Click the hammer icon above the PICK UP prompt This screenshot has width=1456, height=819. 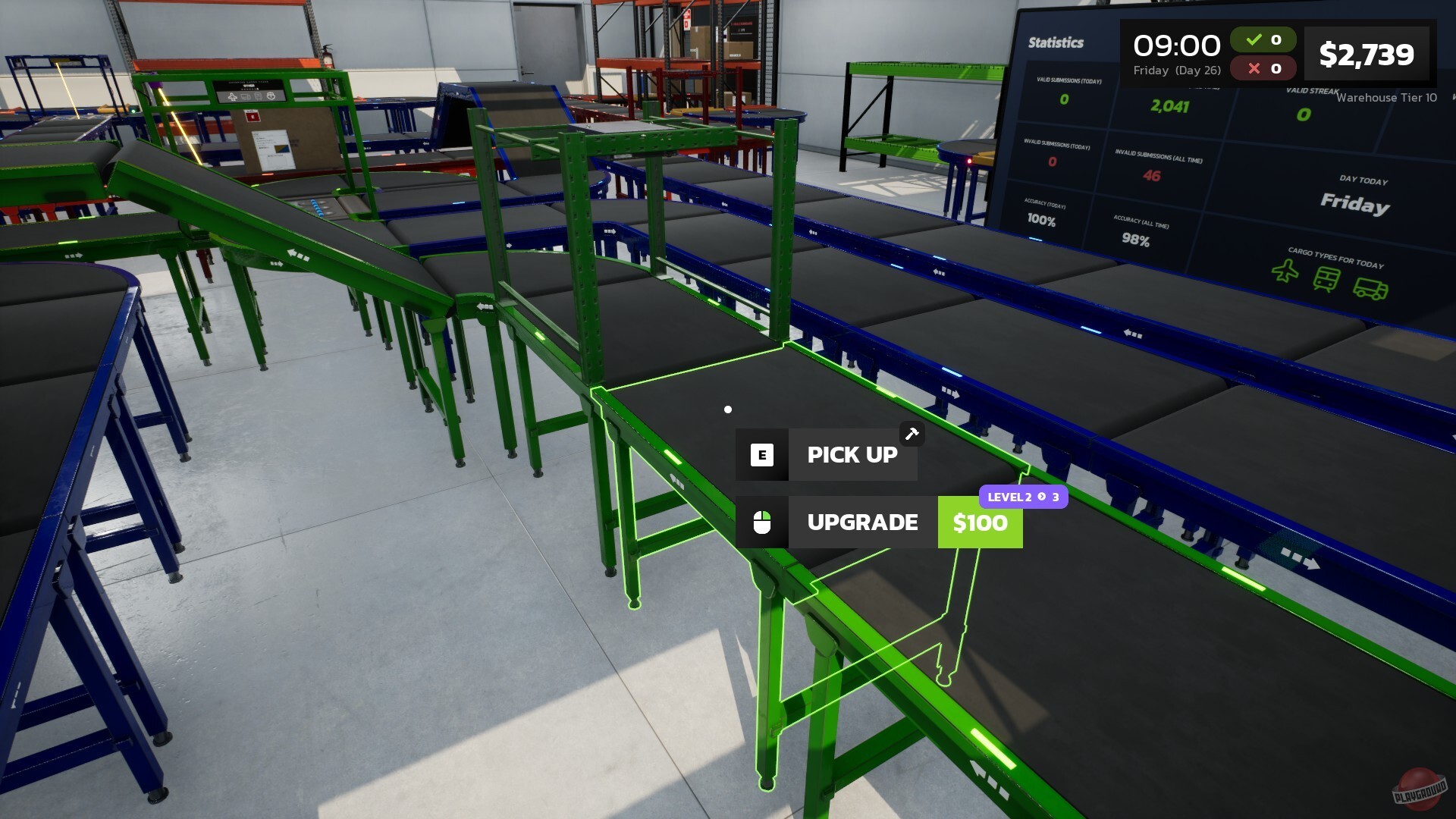coord(913,433)
